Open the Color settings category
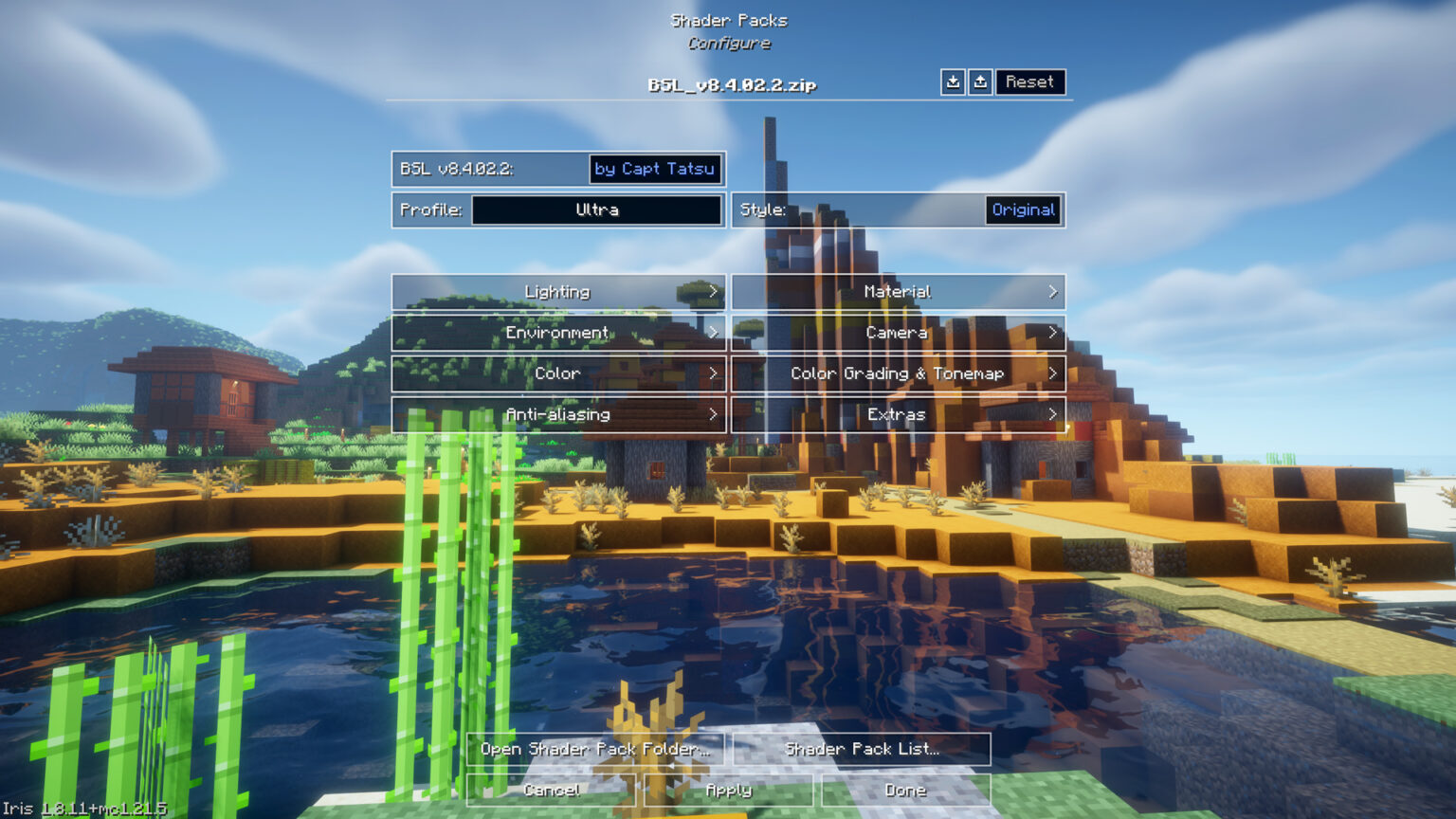This screenshot has height=819, width=1456. click(558, 373)
